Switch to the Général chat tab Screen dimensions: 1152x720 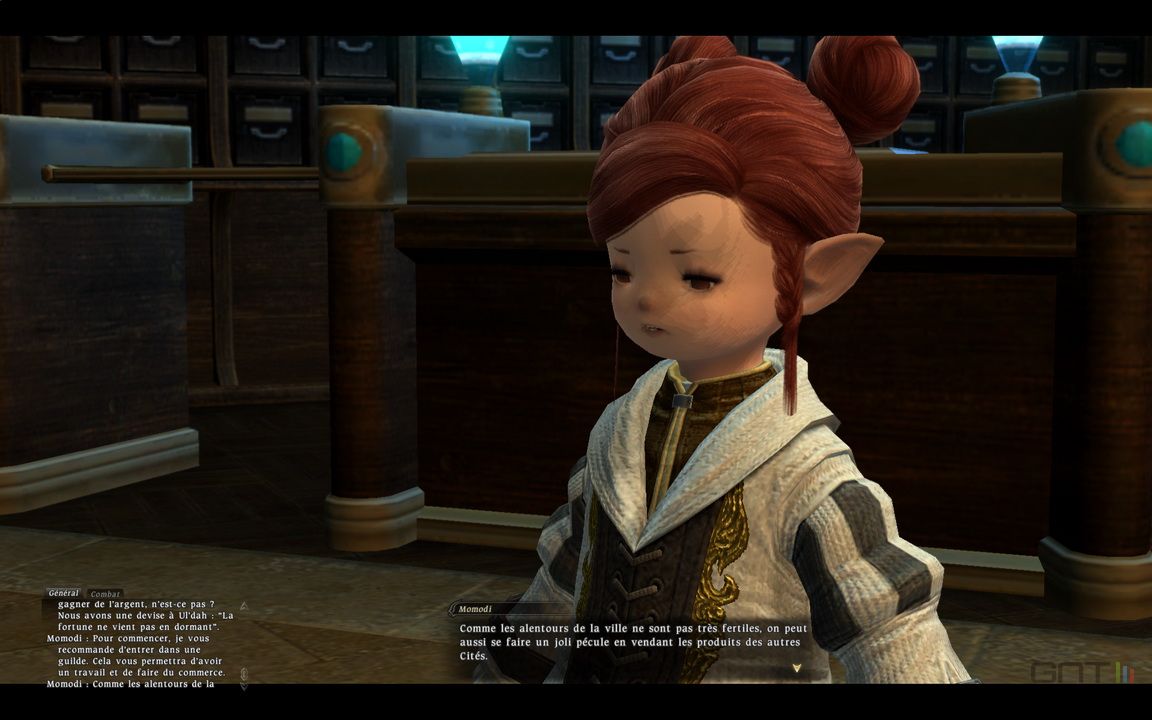point(64,594)
